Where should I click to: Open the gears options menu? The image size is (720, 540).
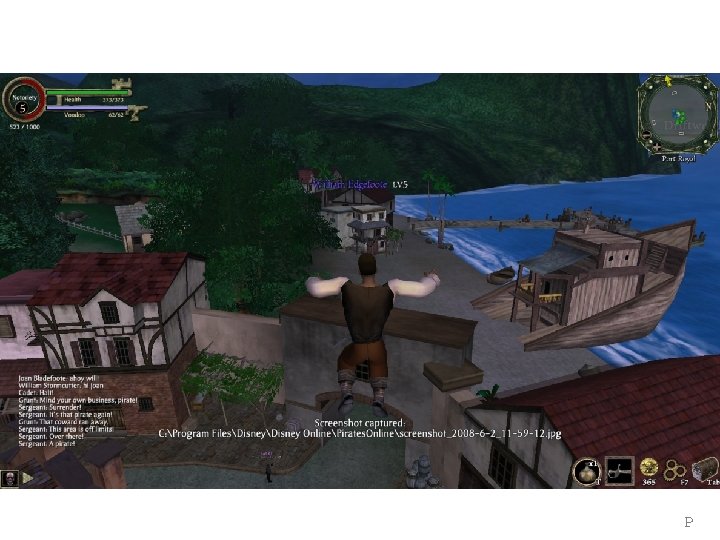click(677, 469)
